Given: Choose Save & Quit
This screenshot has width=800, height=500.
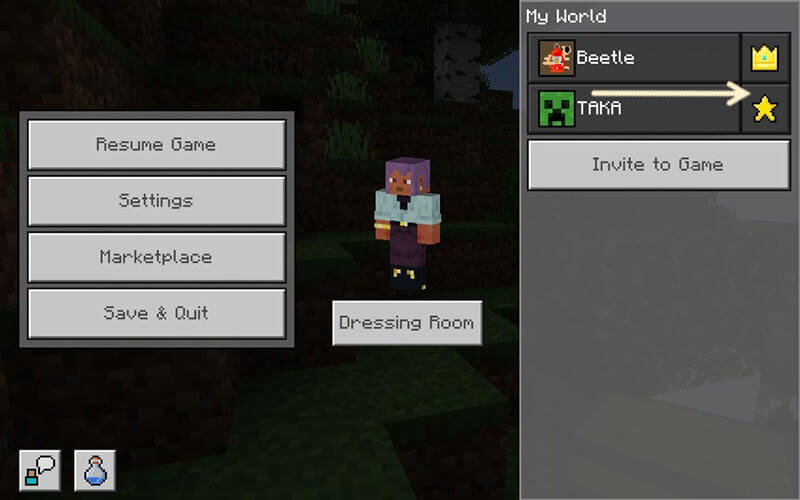Looking at the screenshot, I should pyautogui.click(x=156, y=313).
